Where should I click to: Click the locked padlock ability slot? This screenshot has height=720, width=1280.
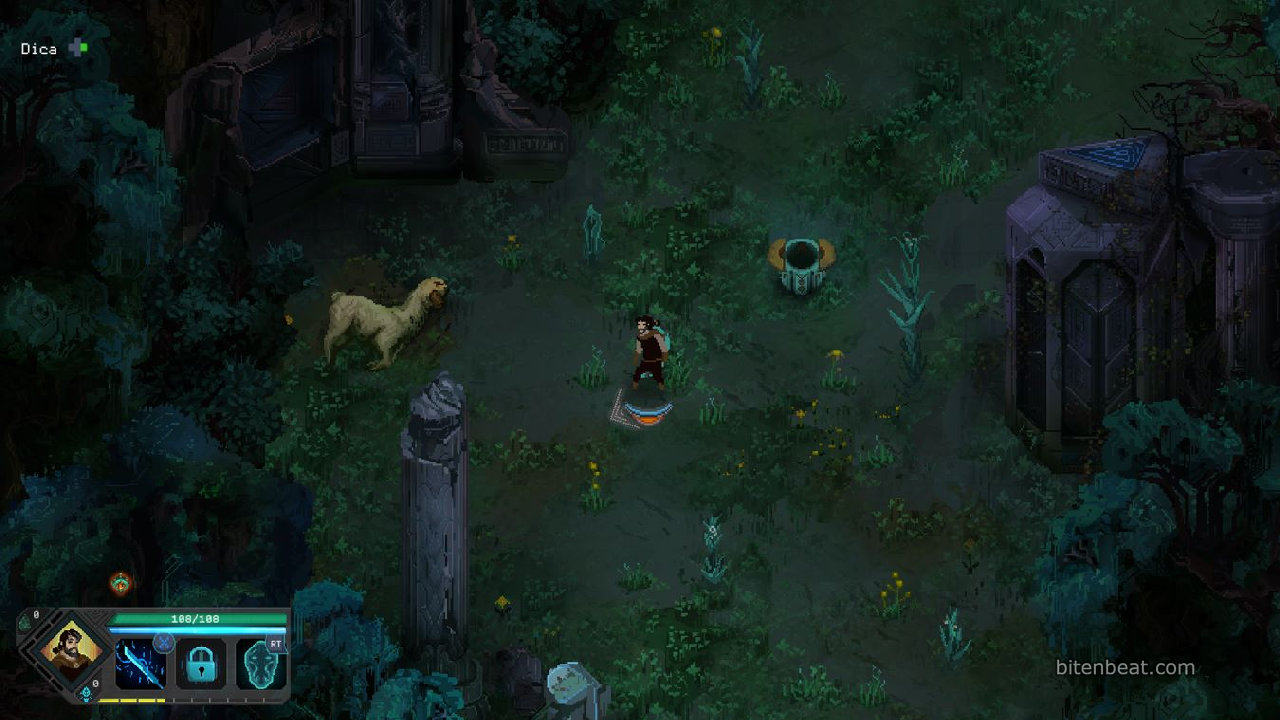click(x=201, y=665)
